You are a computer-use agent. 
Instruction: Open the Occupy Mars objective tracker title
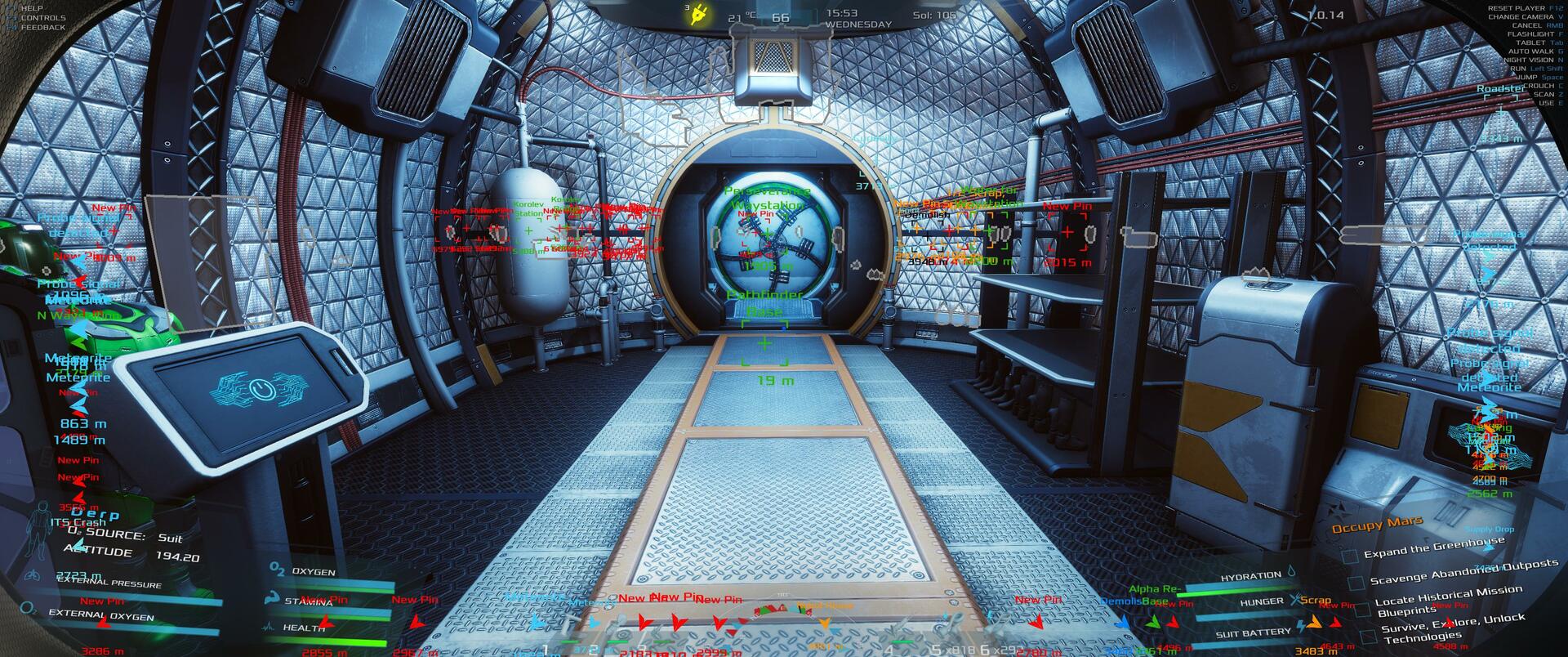(x=1377, y=525)
